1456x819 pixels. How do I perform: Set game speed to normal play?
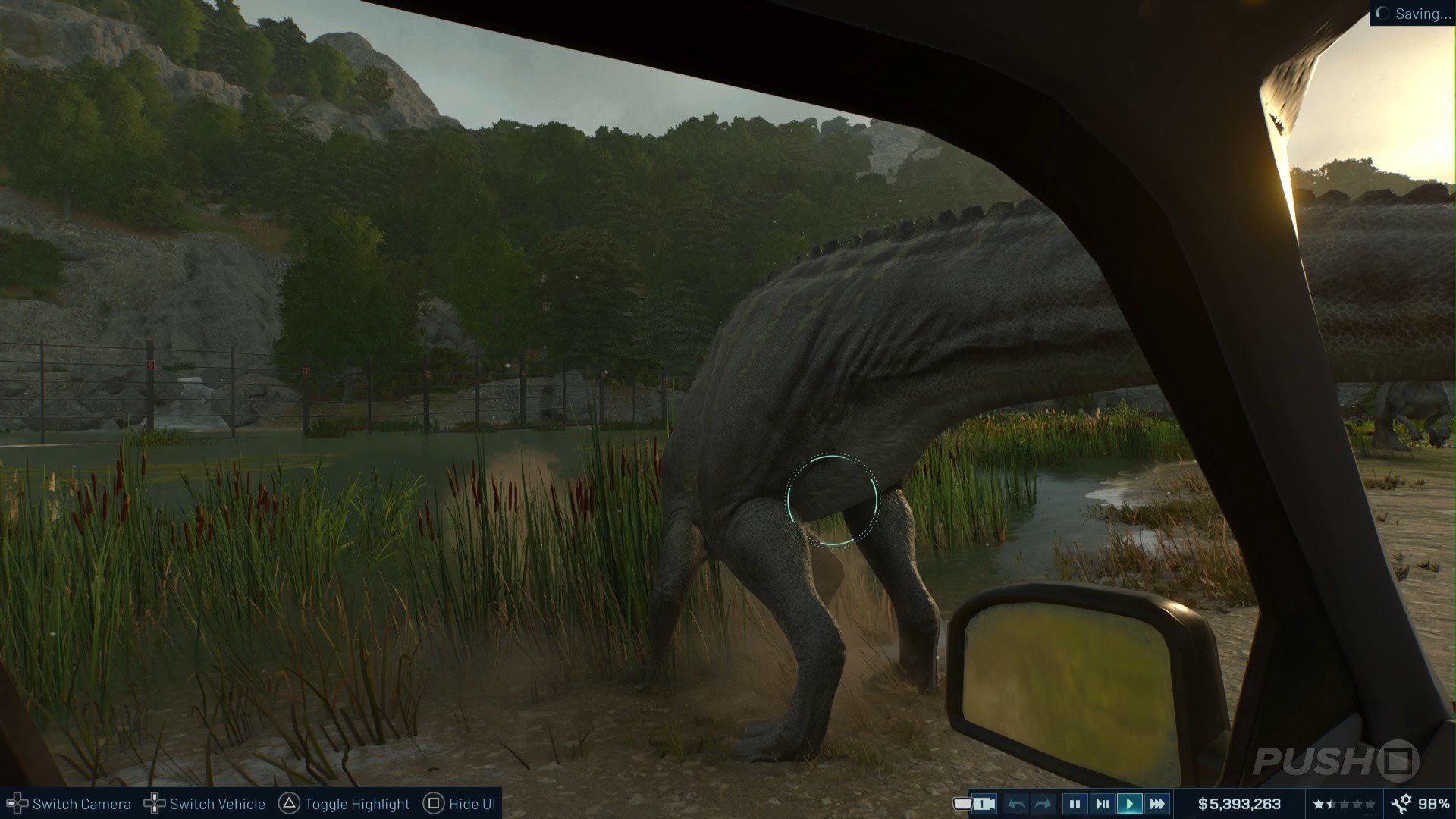(1129, 804)
